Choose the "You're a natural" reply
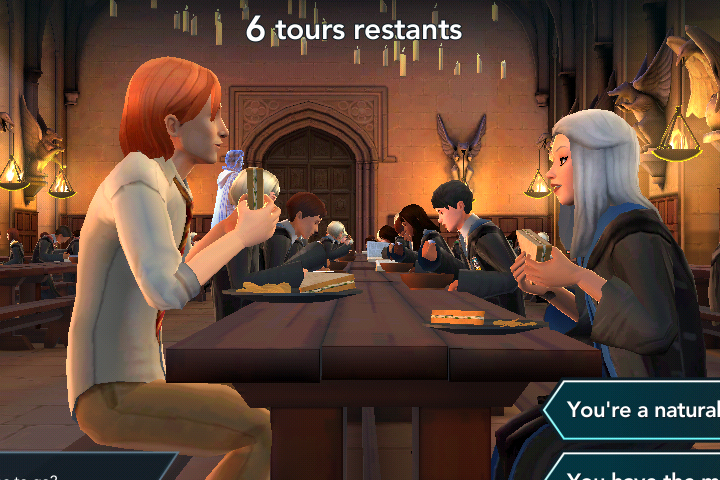The width and height of the screenshot is (720, 480). click(640, 410)
